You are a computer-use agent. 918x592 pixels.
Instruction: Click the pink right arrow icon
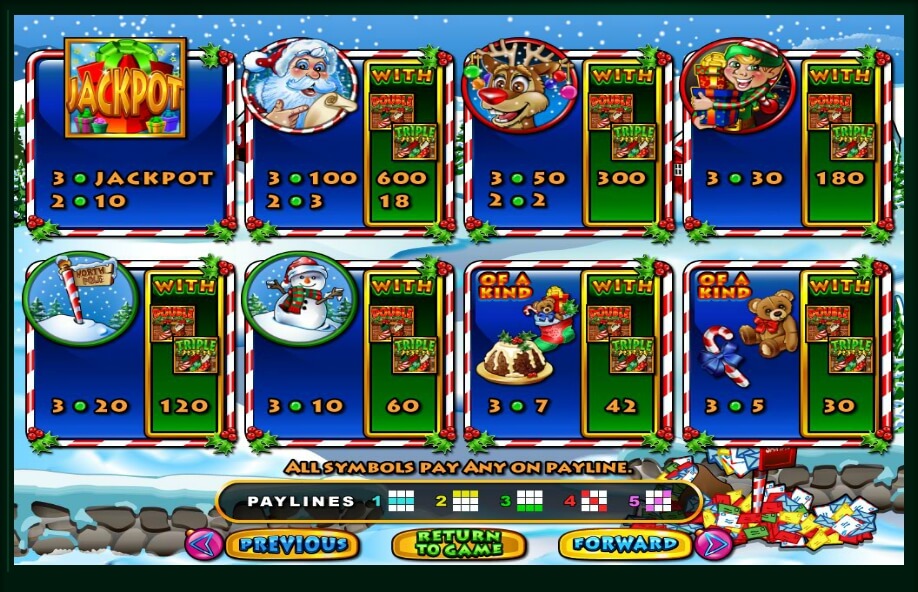coord(713,544)
